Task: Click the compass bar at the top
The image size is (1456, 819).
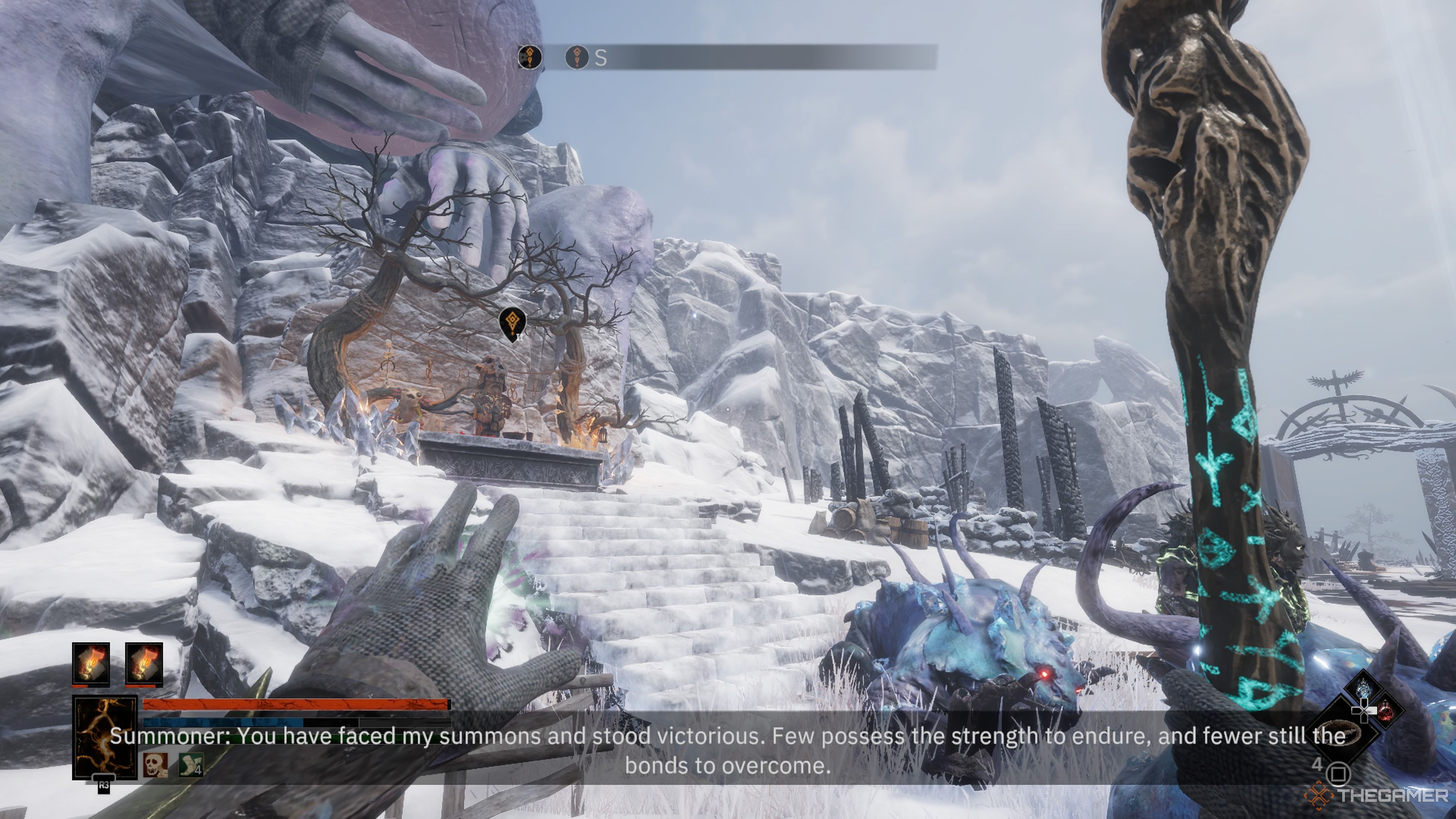Action: click(735, 57)
